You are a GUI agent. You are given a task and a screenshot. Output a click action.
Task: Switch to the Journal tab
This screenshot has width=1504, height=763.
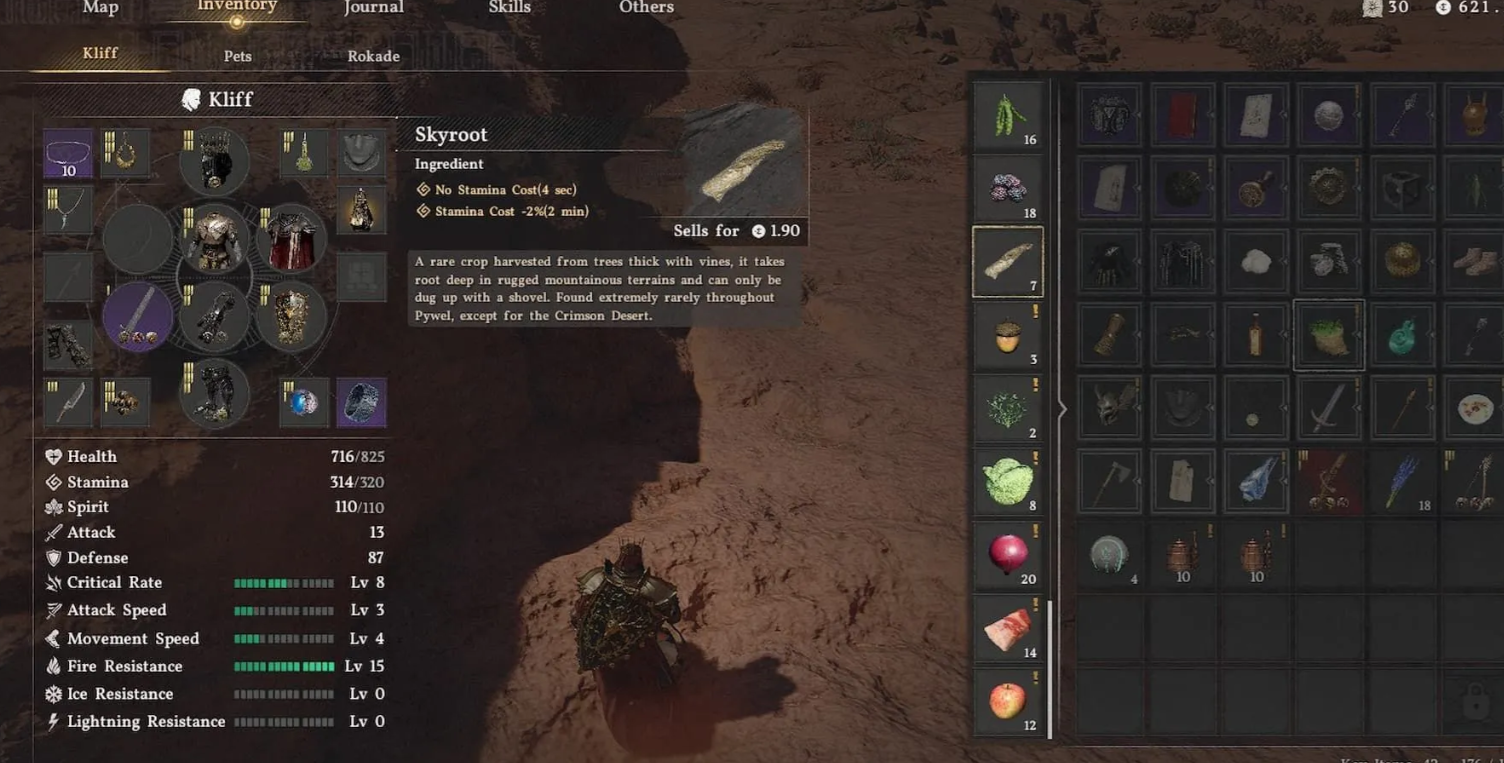[x=373, y=8]
